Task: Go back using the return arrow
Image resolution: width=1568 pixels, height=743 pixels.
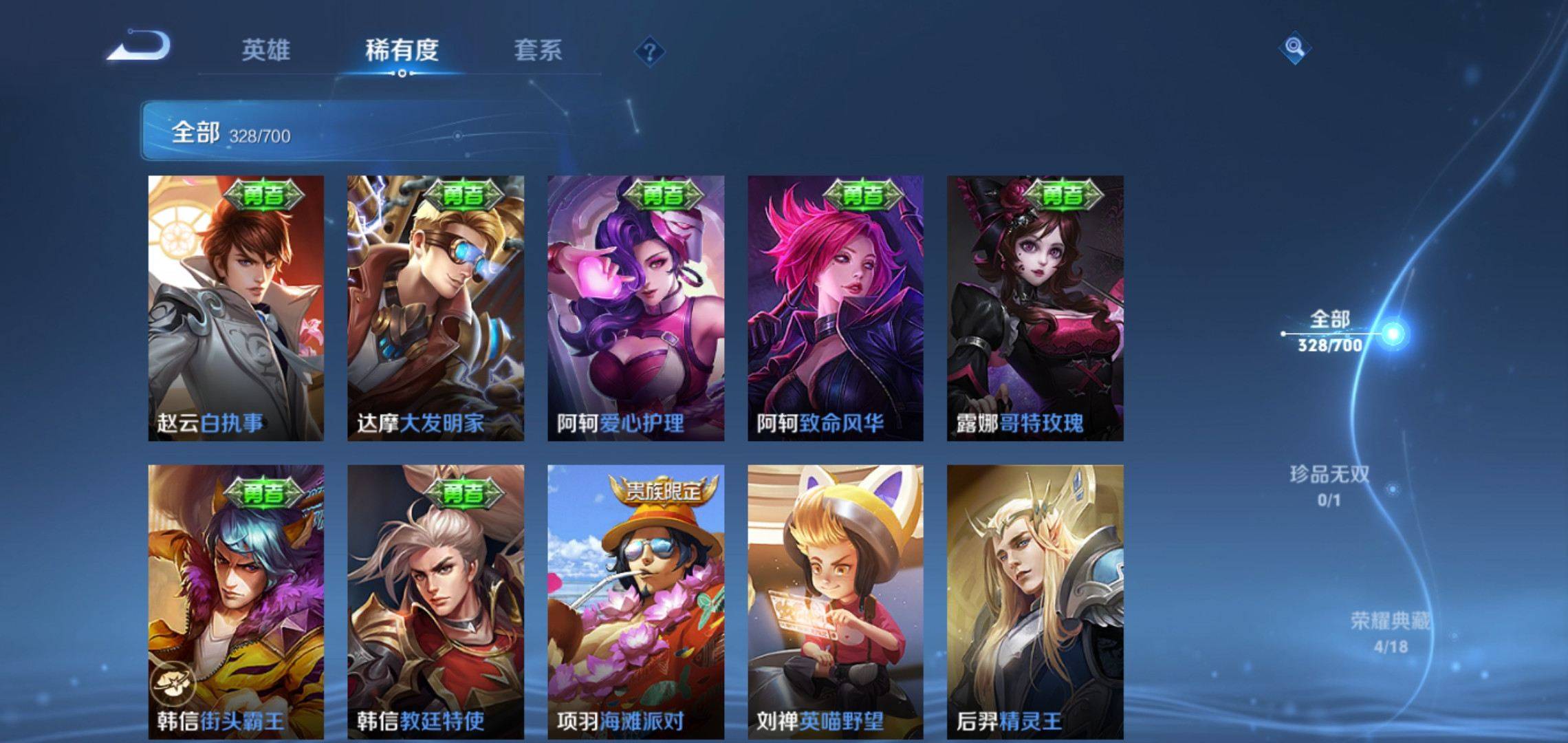Action: coord(139,47)
